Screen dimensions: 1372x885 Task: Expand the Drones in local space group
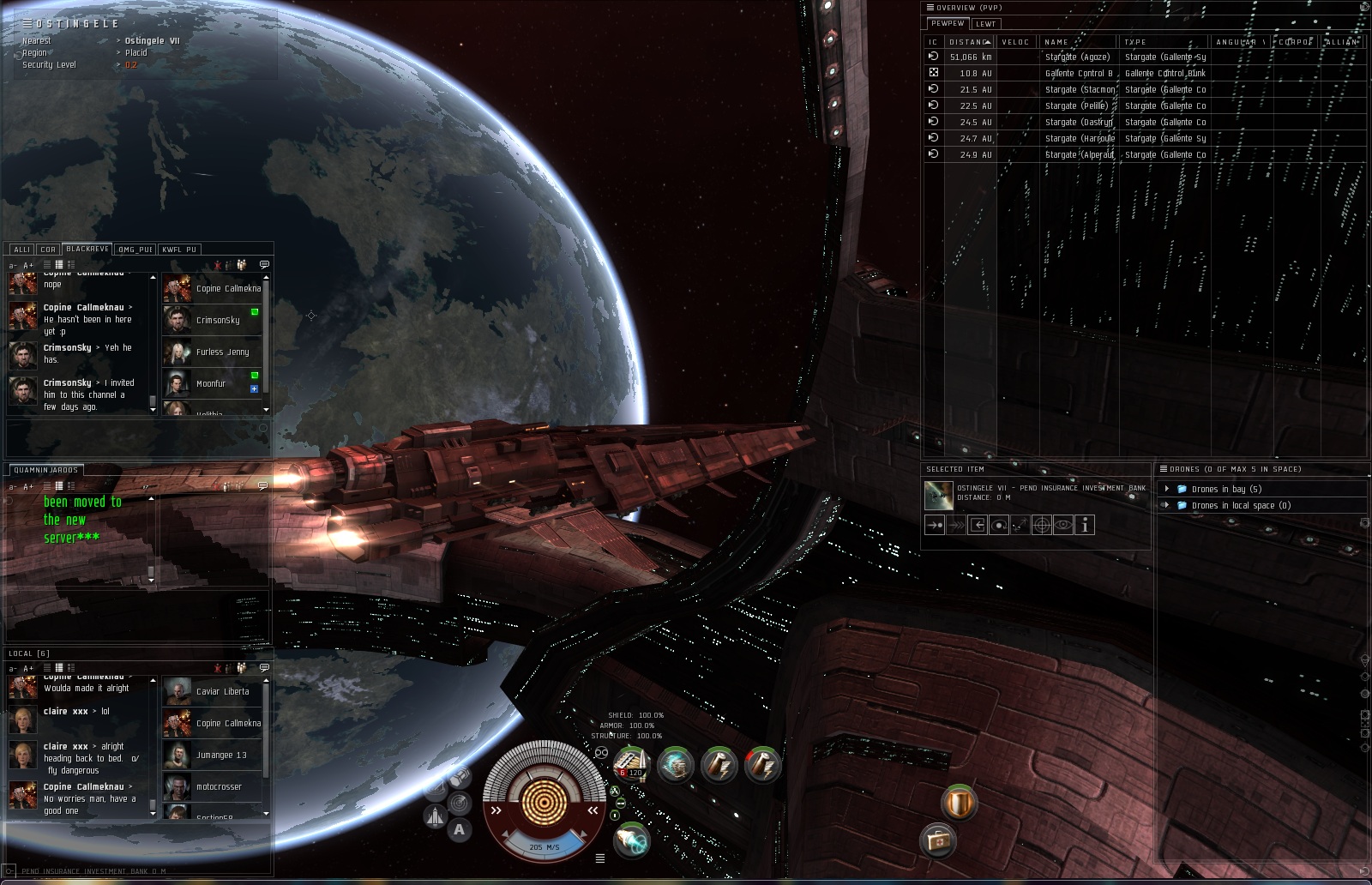[x=1167, y=505]
